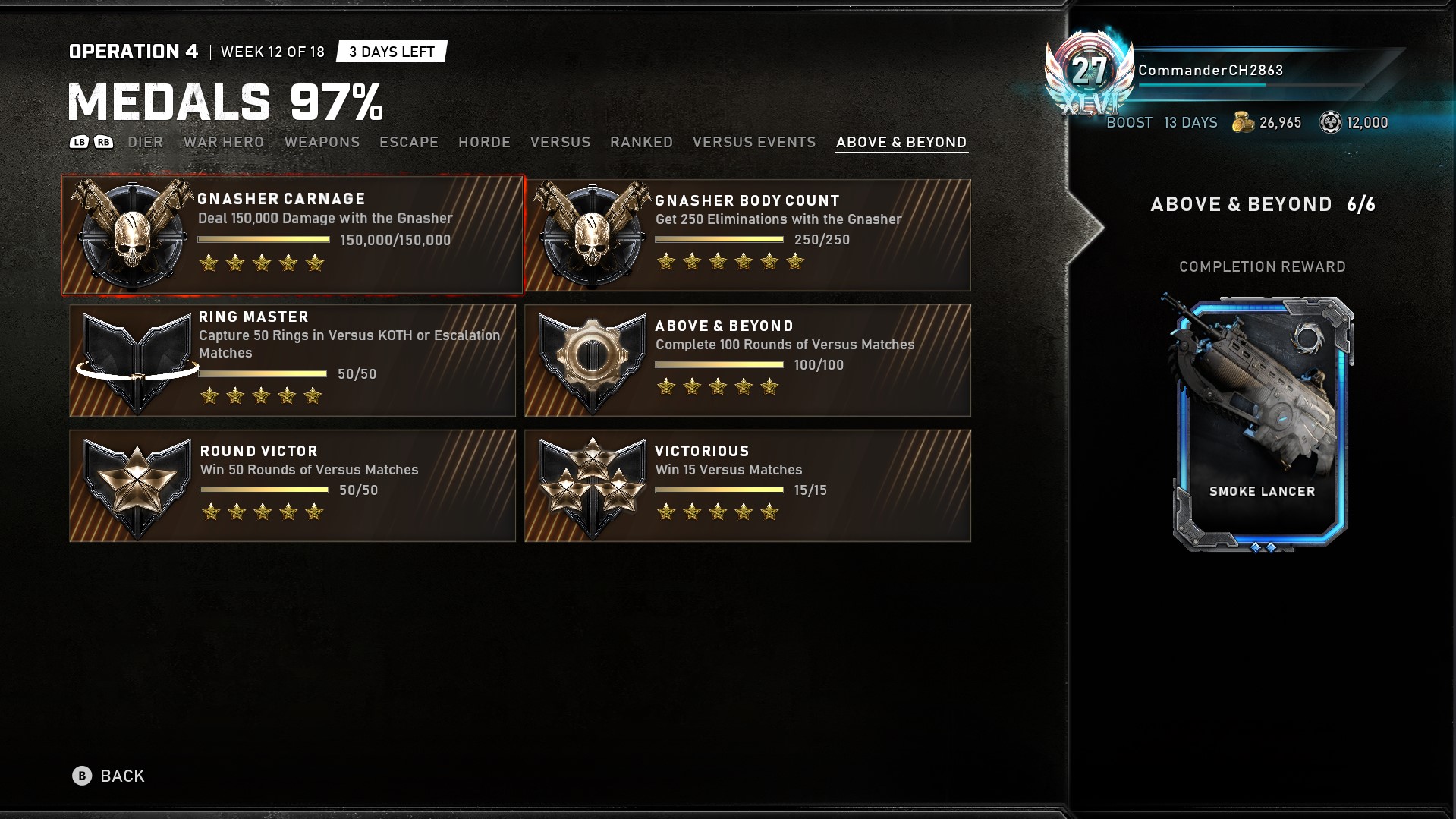Click the Above & Beyond medal tile

click(x=747, y=361)
